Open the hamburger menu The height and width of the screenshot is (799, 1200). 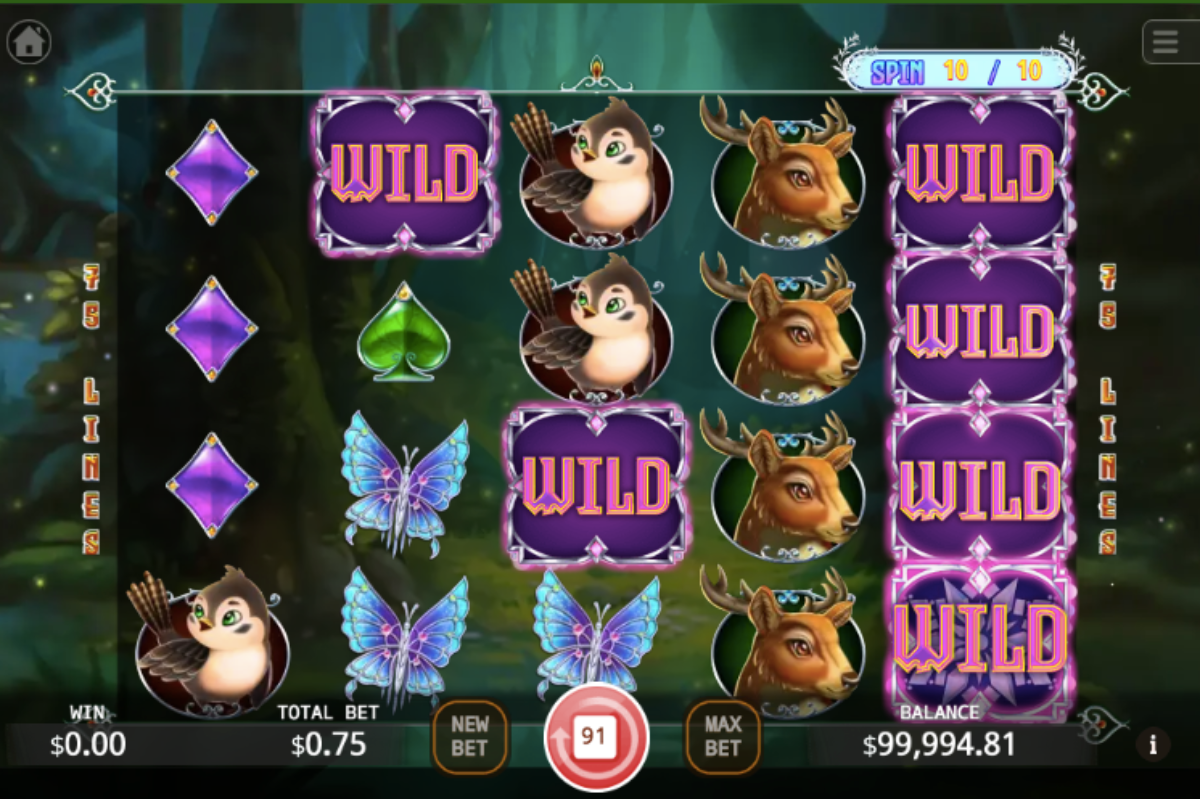(1166, 42)
